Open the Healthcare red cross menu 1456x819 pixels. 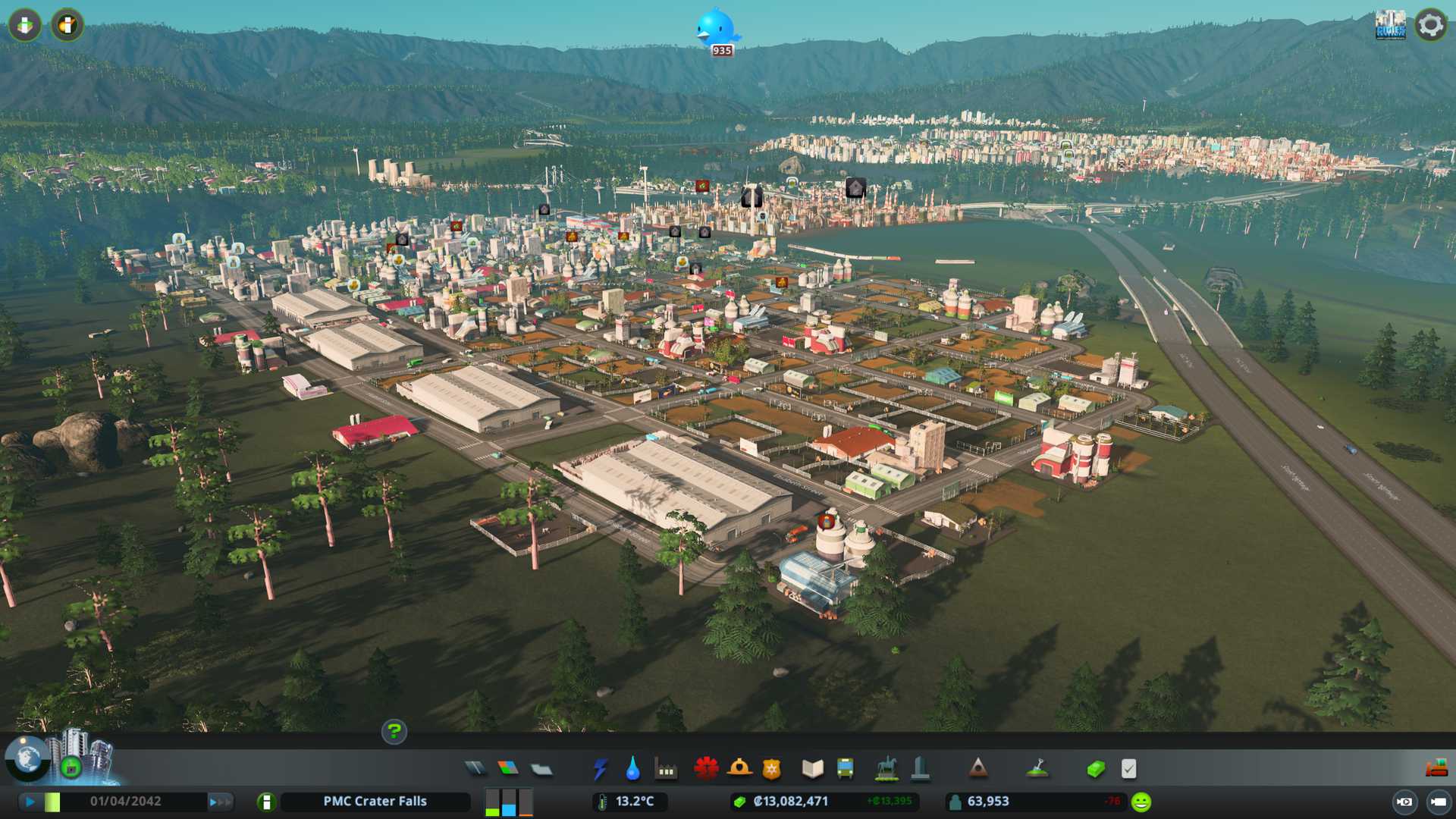[x=706, y=769]
